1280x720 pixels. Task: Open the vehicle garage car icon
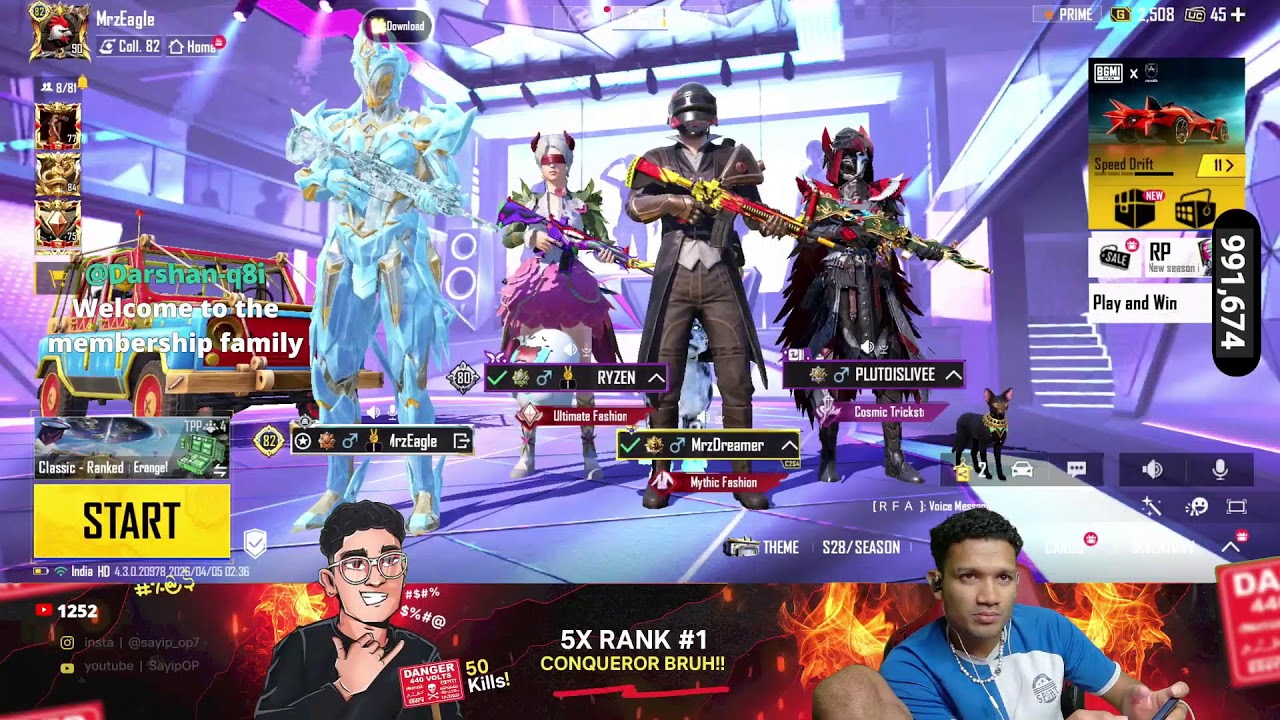pos(1022,469)
